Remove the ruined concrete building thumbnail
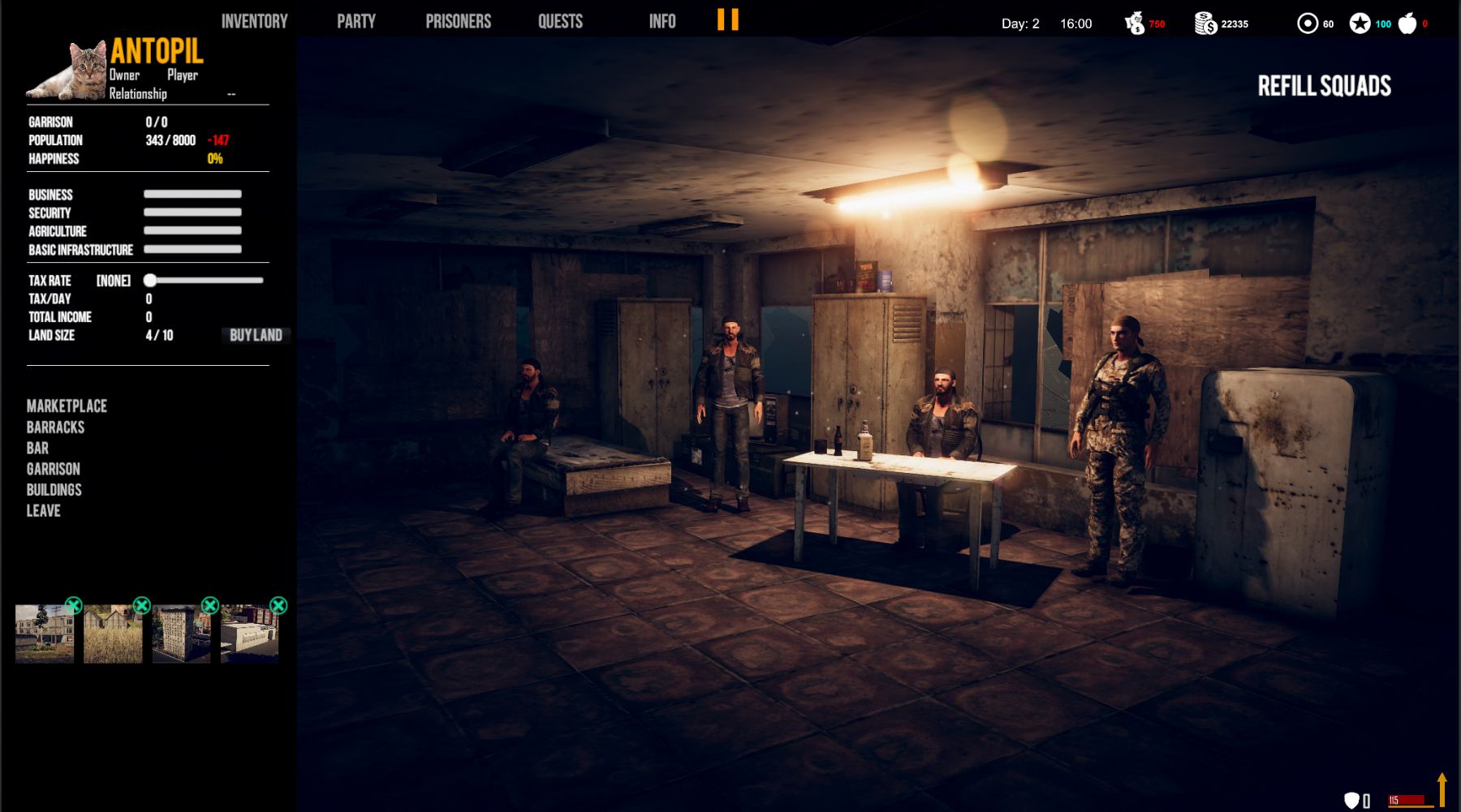Screen dimensions: 1461x812 tap(74, 605)
